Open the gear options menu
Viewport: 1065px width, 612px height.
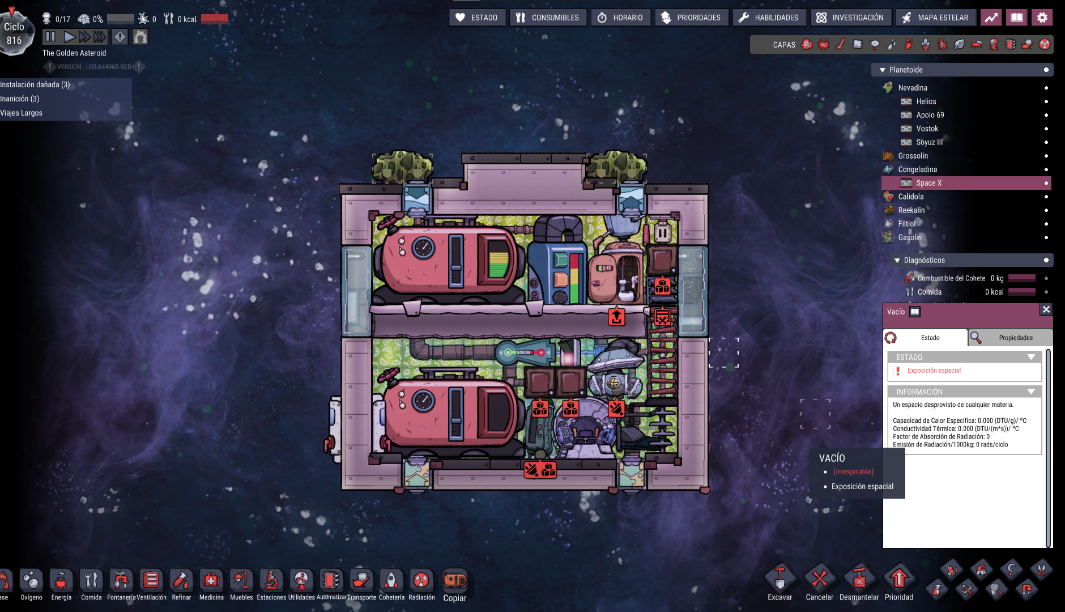(1042, 17)
